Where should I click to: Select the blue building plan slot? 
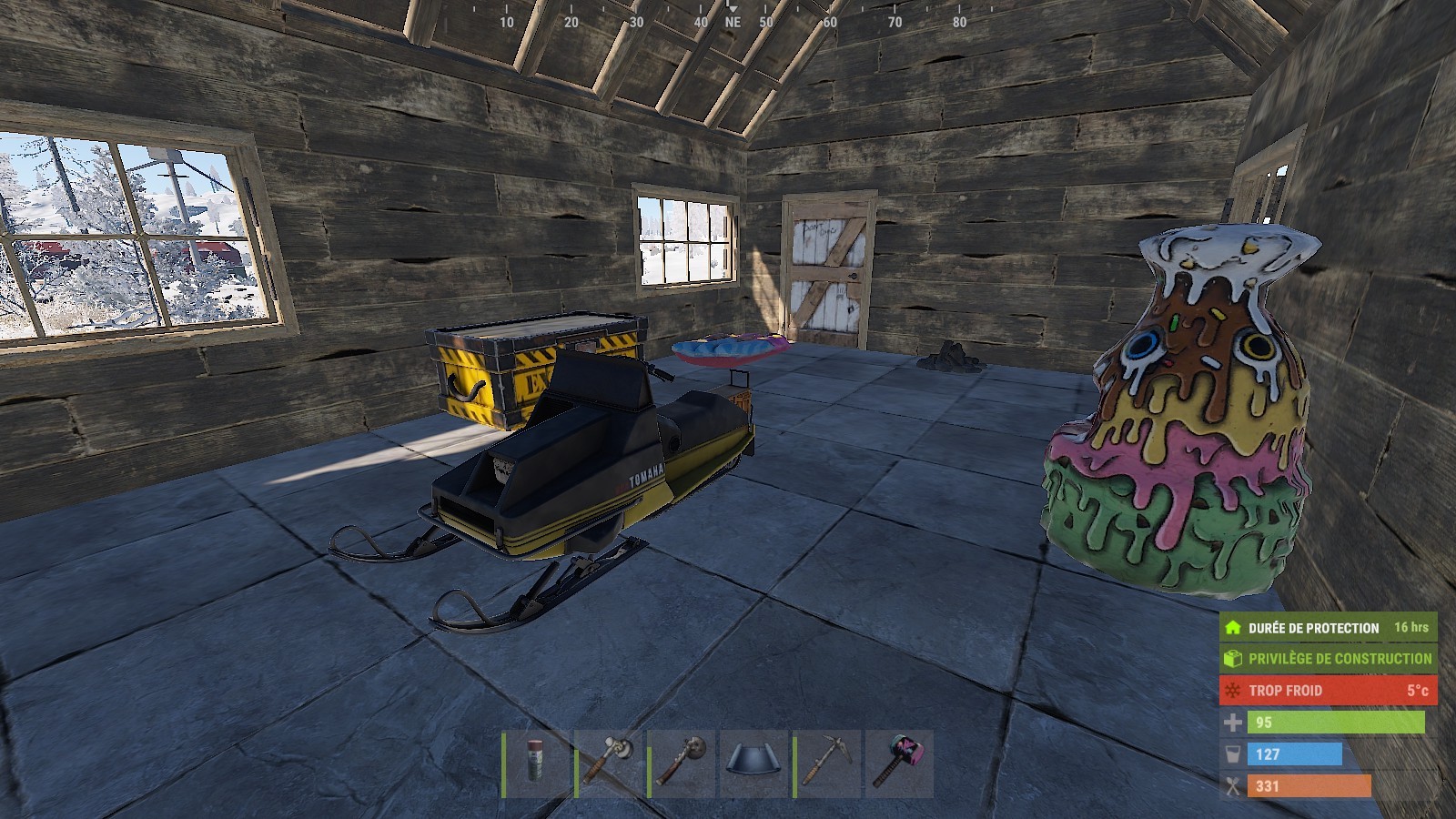754,763
